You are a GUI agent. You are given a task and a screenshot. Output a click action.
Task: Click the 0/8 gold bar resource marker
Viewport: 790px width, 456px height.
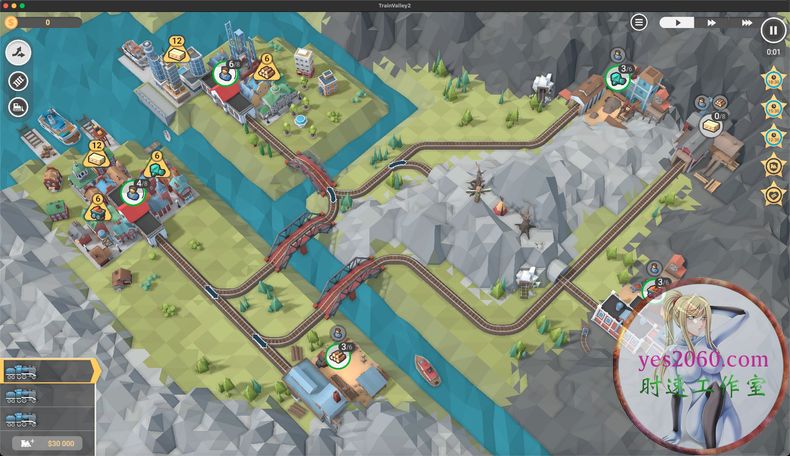point(711,123)
